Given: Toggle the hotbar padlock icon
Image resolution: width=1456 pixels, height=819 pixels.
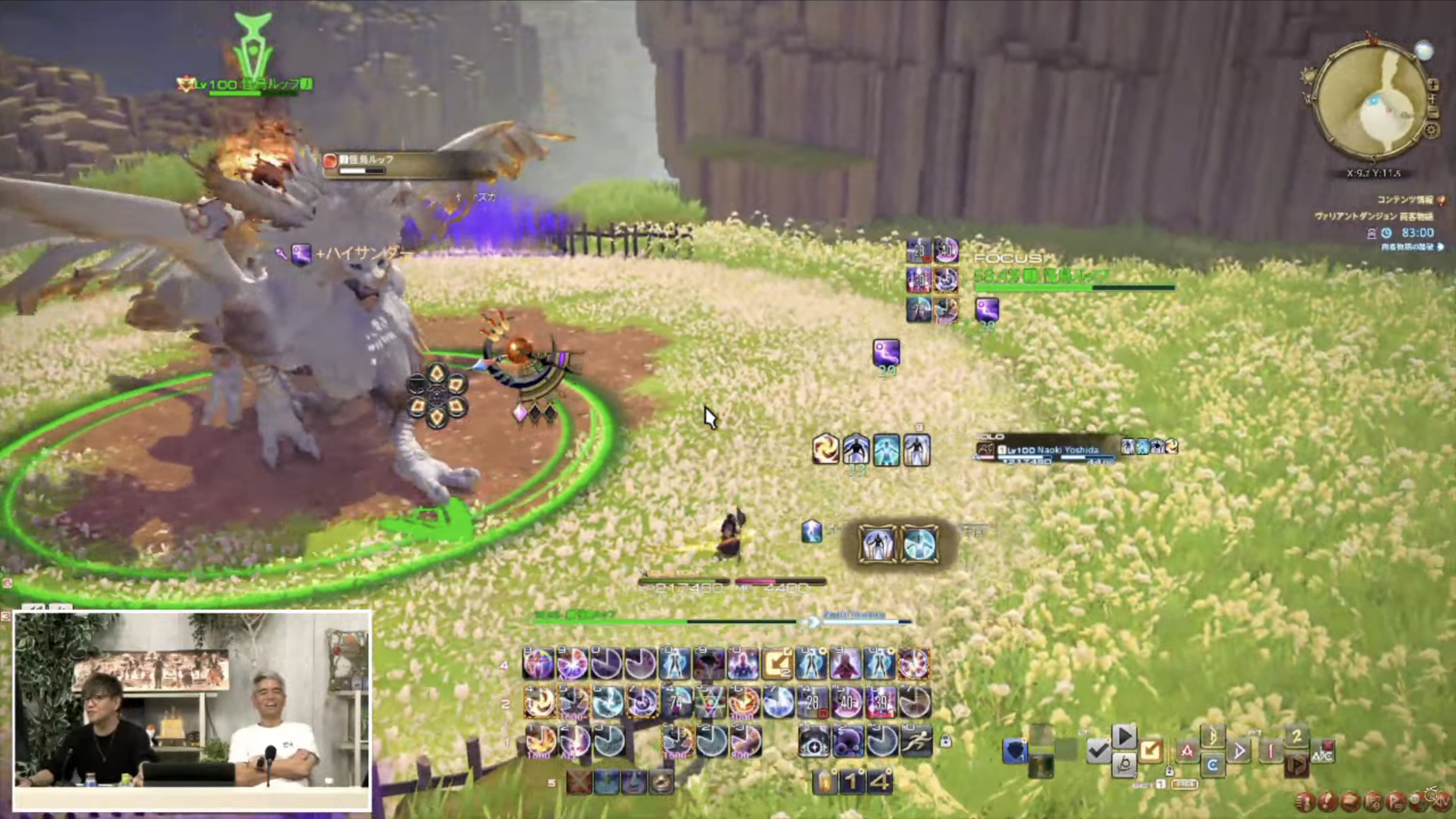Looking at the screenshot, I should click(946, 741).
